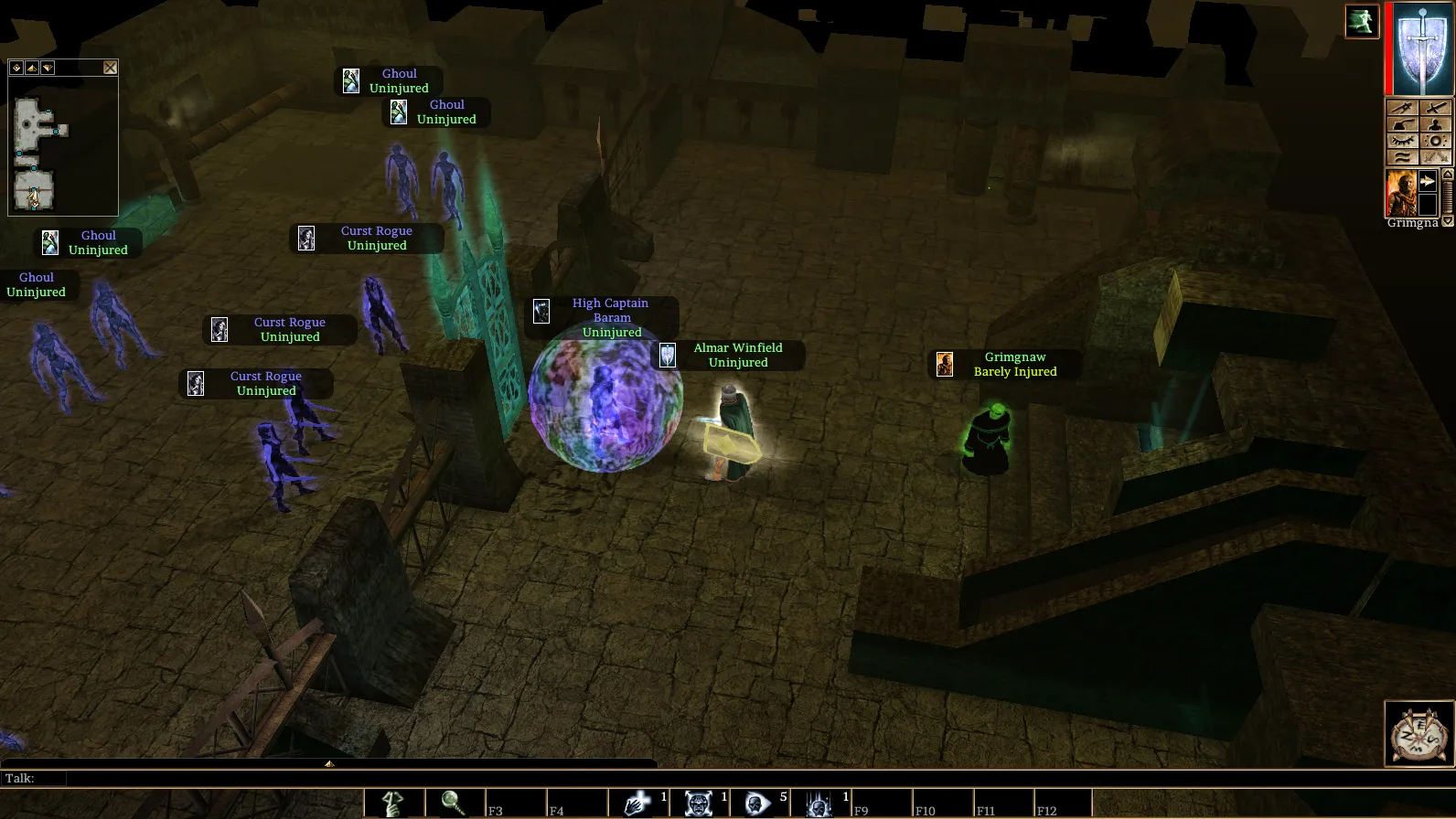
Task: Select the sword-and-shield character portrait
Action: tap(1423, 48)
